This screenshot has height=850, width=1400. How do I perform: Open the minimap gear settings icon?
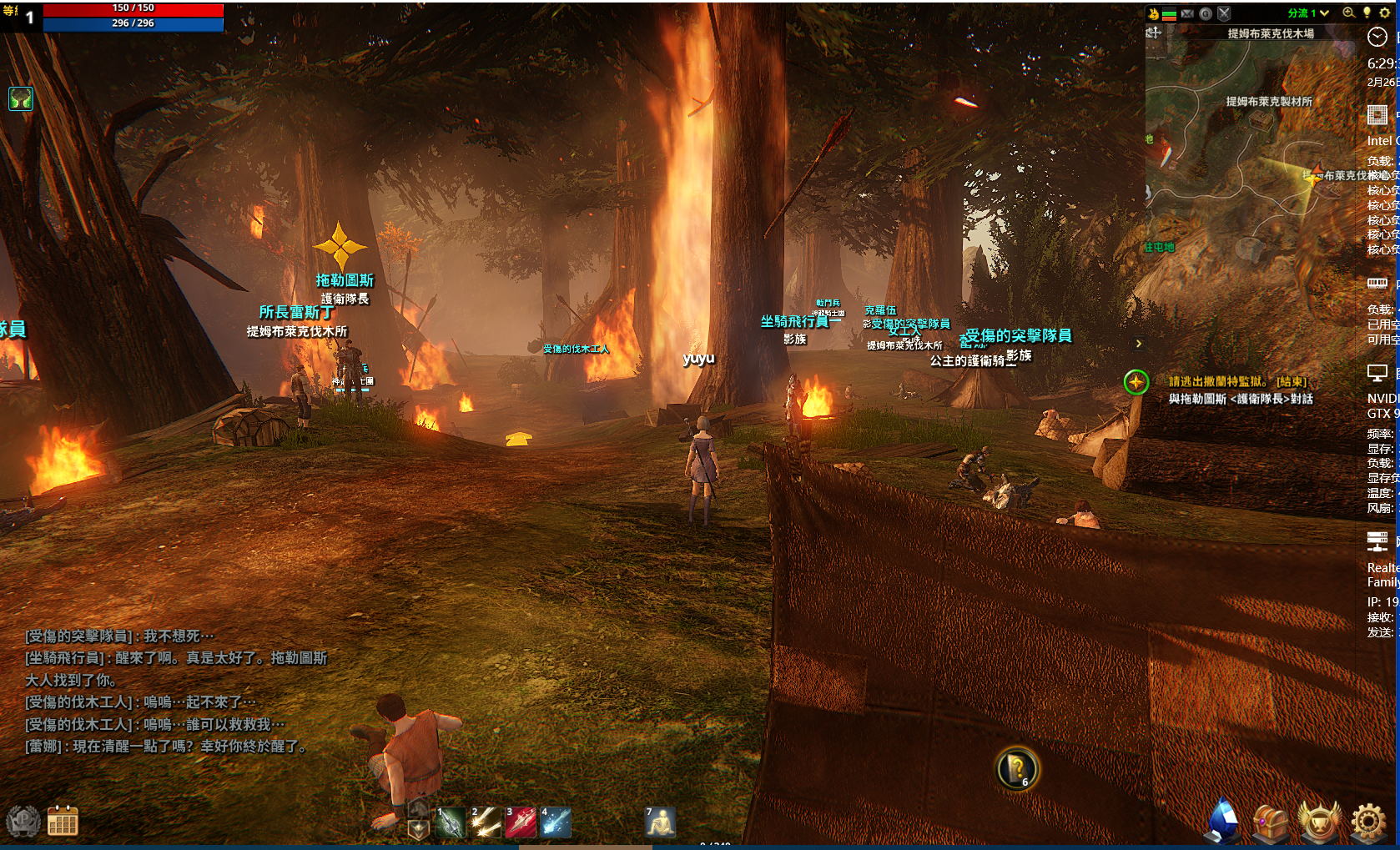(x=1384, y=13)
